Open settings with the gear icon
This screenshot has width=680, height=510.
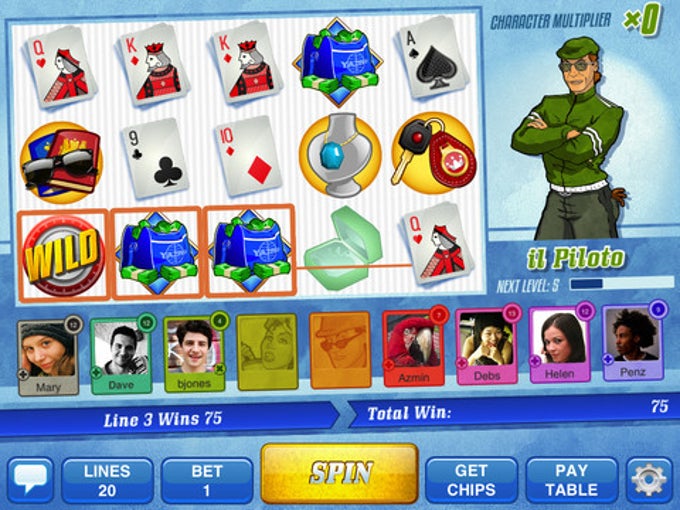point(650,480)
